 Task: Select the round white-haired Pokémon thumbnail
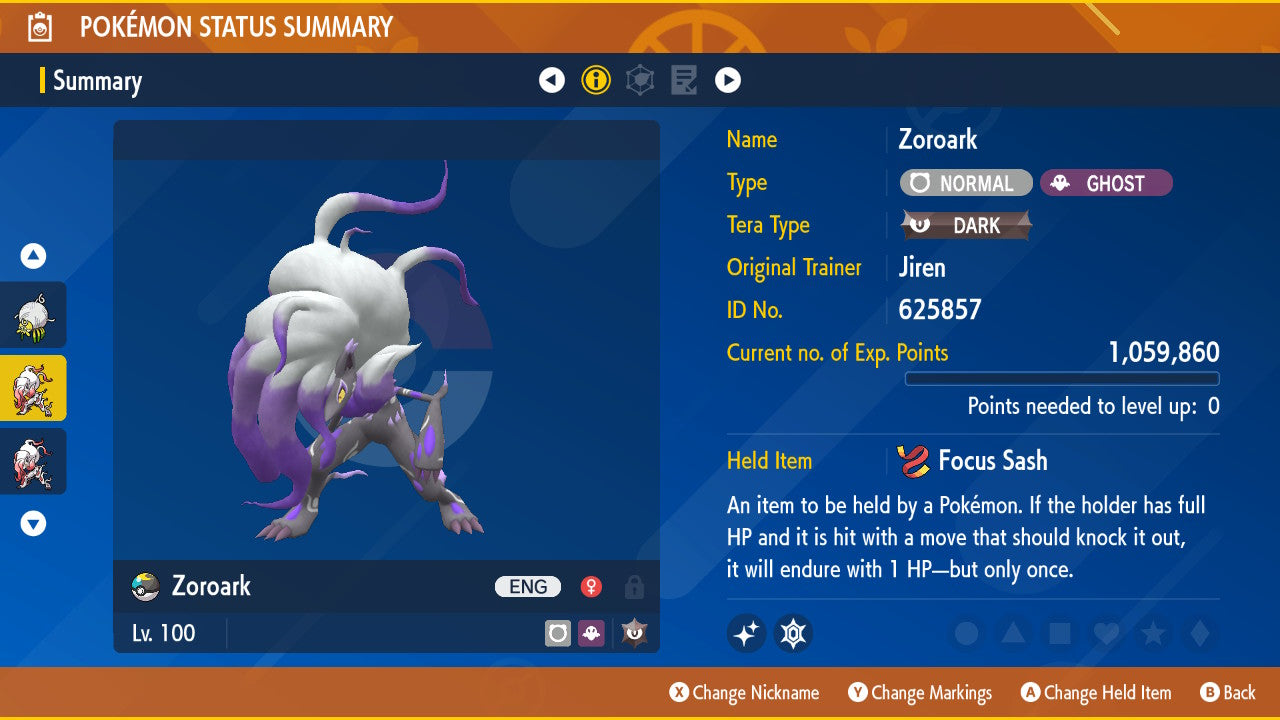tap(32, 315)
